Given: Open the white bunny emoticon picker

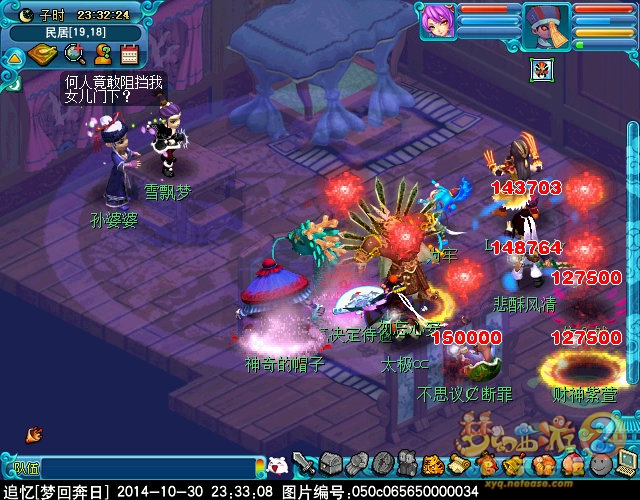Looking at the screenshot, I should tap(279, 465).
